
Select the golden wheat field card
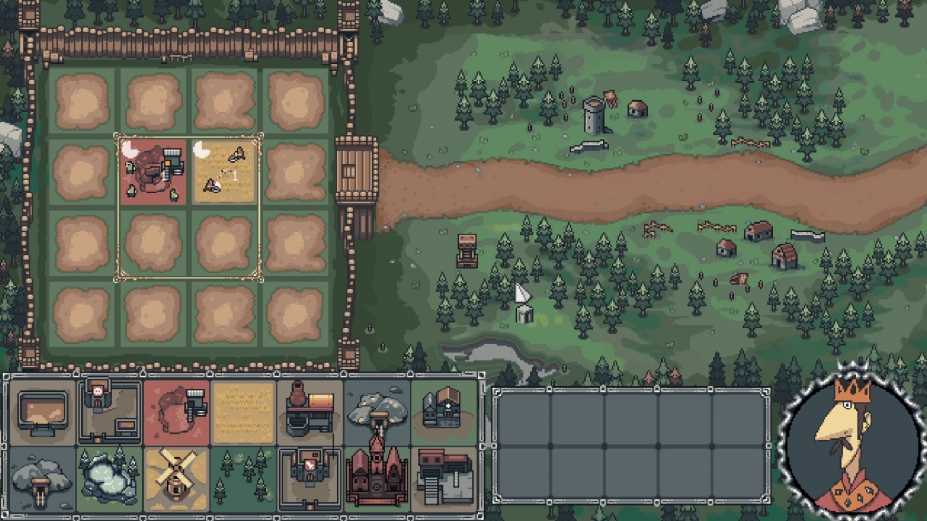click(243, 410)
